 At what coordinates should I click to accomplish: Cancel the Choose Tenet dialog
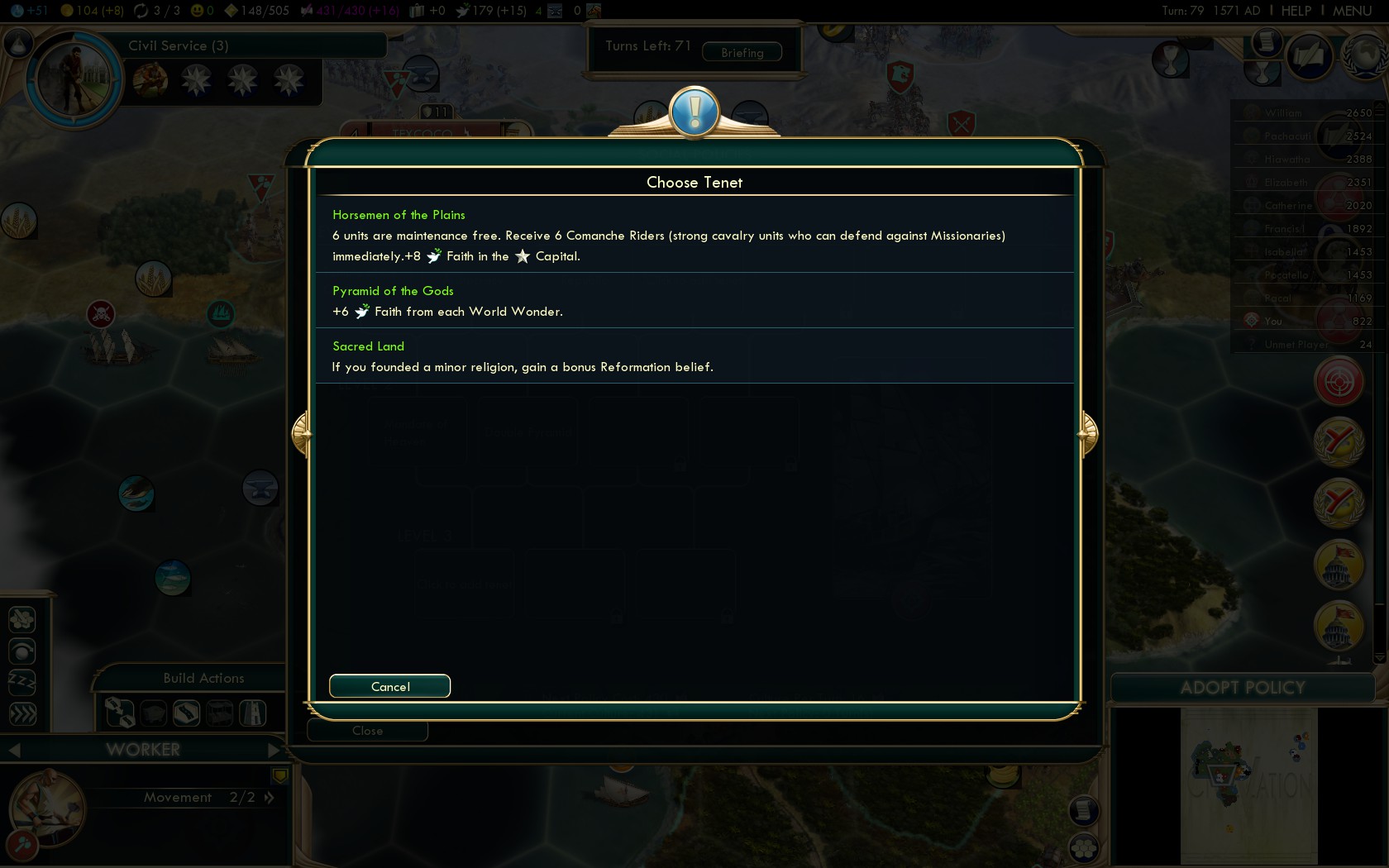tap(389, 686)
